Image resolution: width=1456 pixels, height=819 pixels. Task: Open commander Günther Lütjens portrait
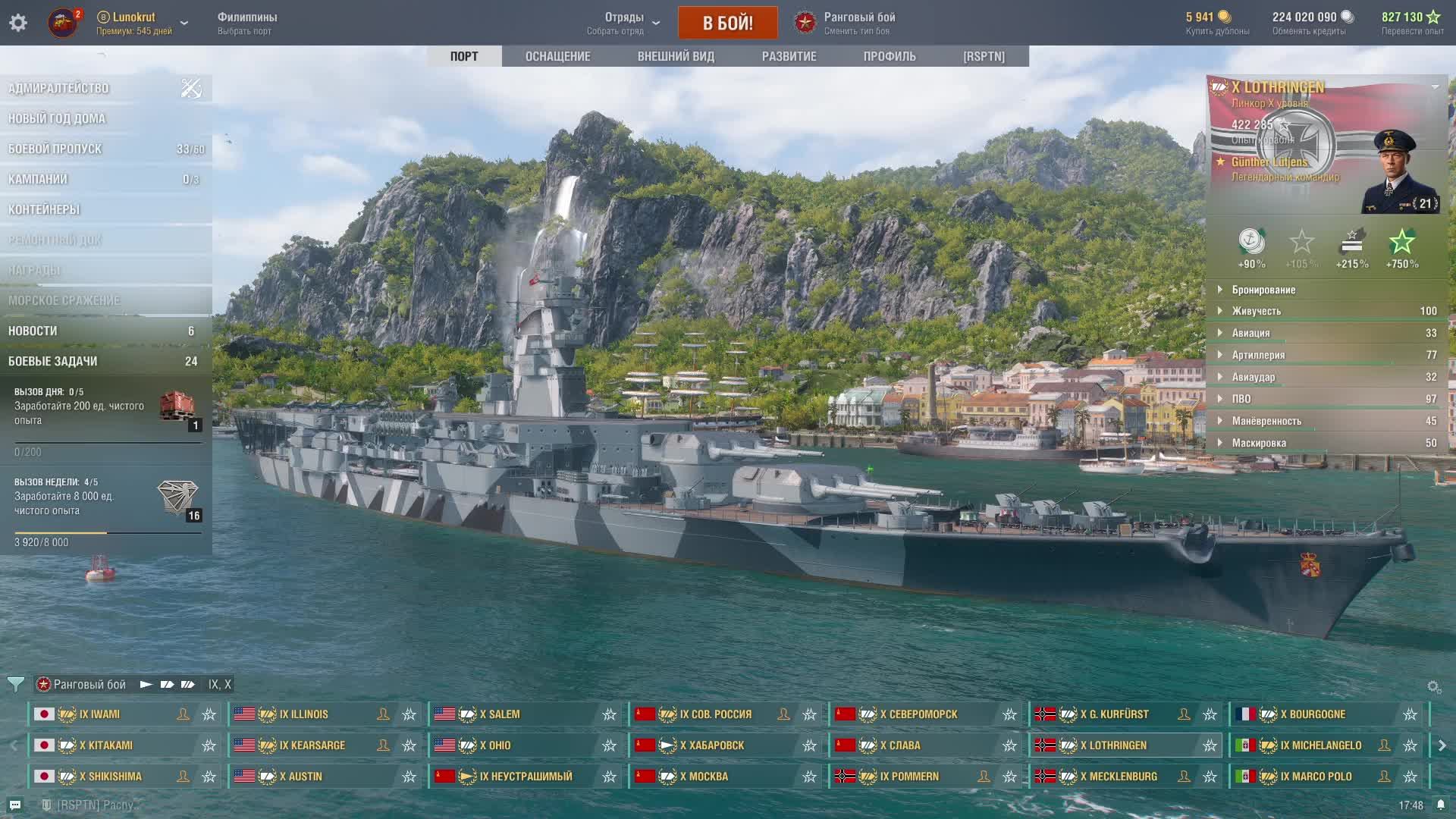[x=1399, y=172]
